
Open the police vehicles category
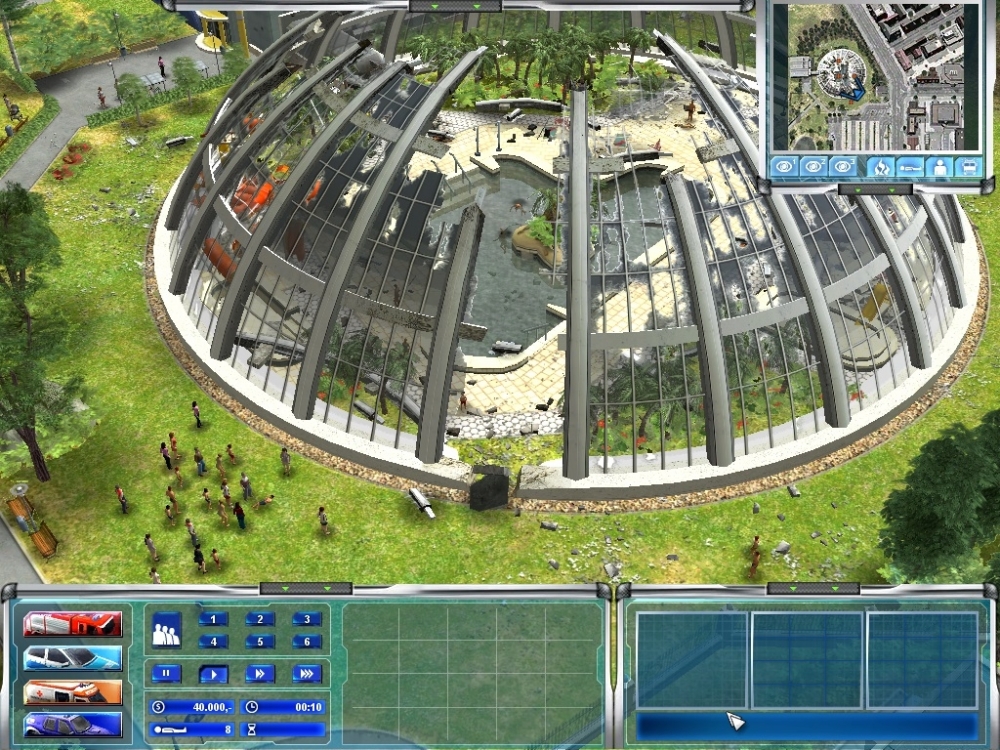[x=72, y=658]
